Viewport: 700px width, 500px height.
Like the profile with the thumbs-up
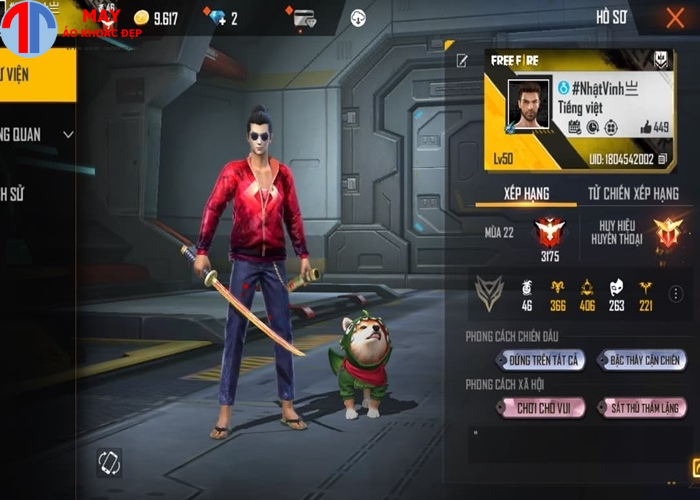click(646, 127)
